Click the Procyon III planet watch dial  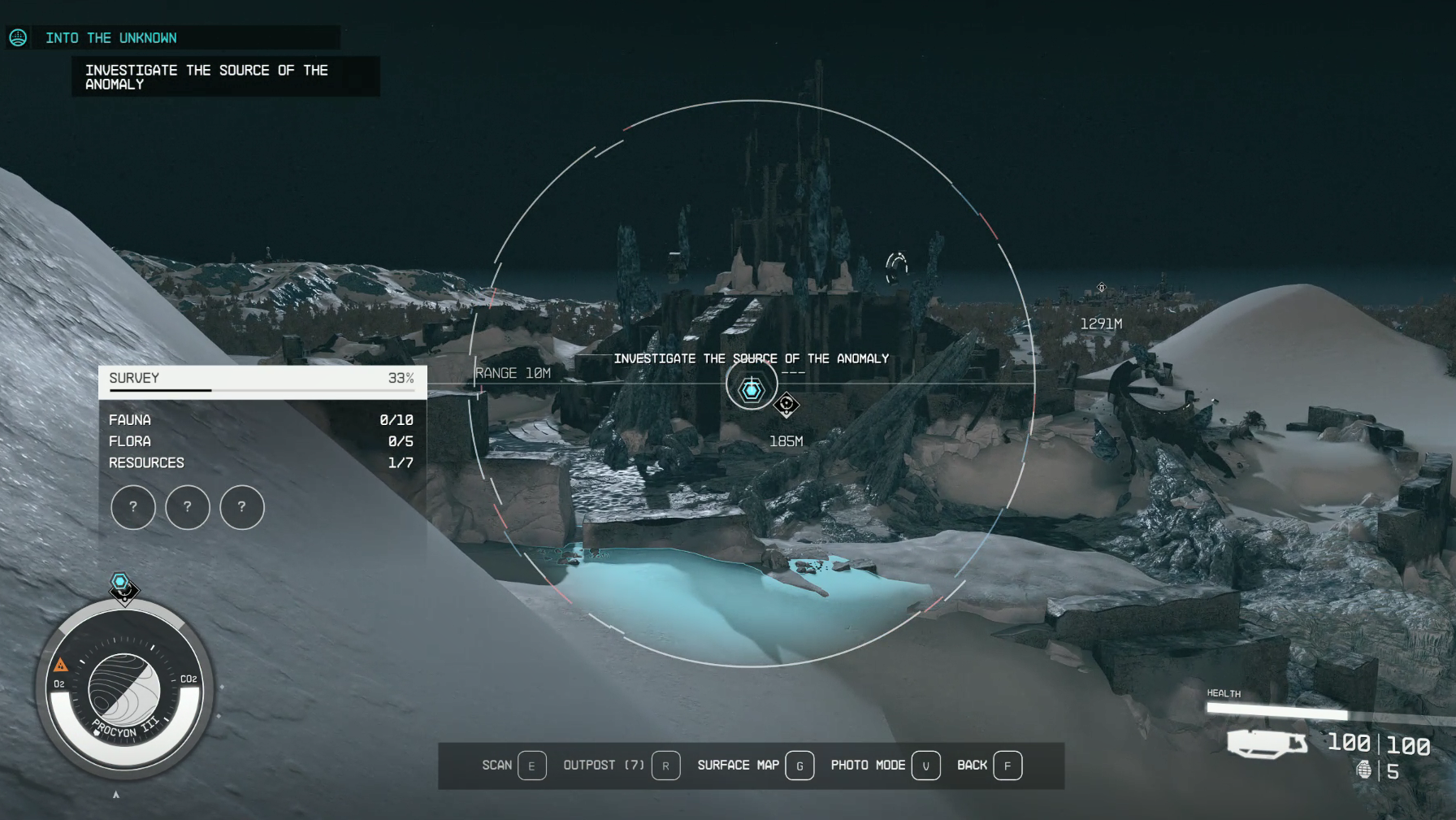tap(123, 691)
